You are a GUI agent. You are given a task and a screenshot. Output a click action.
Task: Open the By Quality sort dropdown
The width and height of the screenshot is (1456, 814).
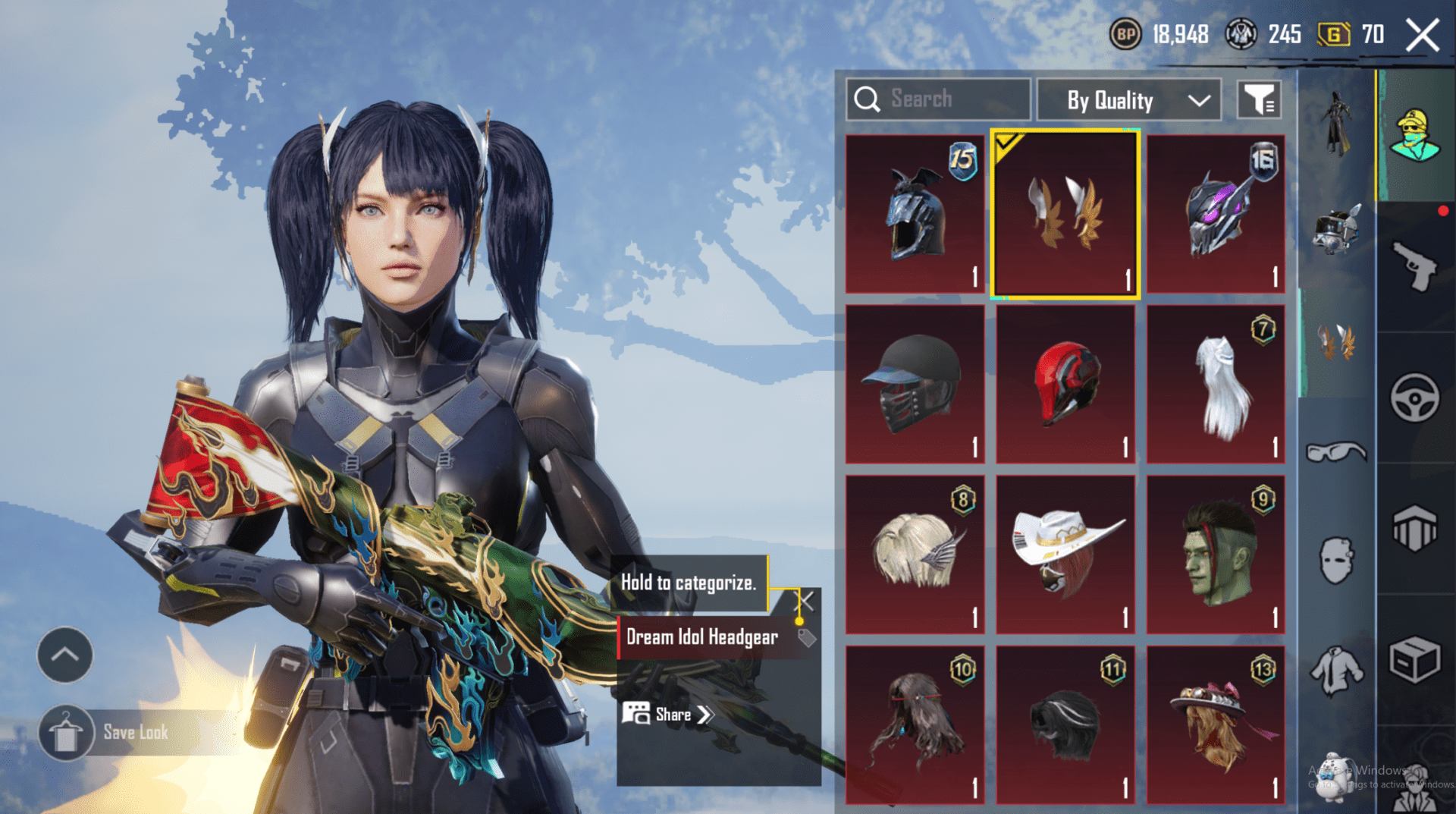(x=1128, y=100)
